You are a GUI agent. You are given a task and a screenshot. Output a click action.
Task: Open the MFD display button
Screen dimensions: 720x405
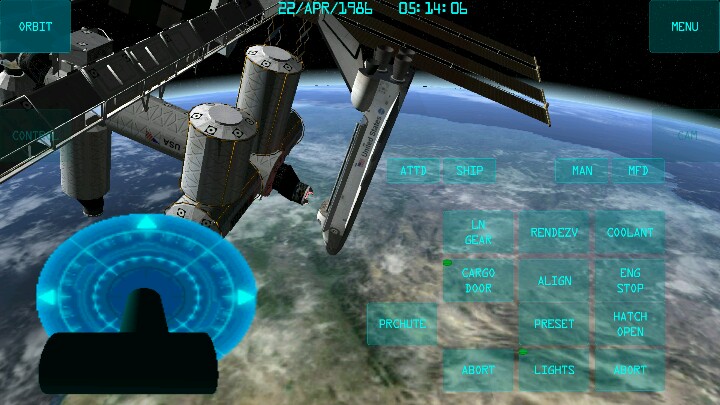[x=638, y=171]
